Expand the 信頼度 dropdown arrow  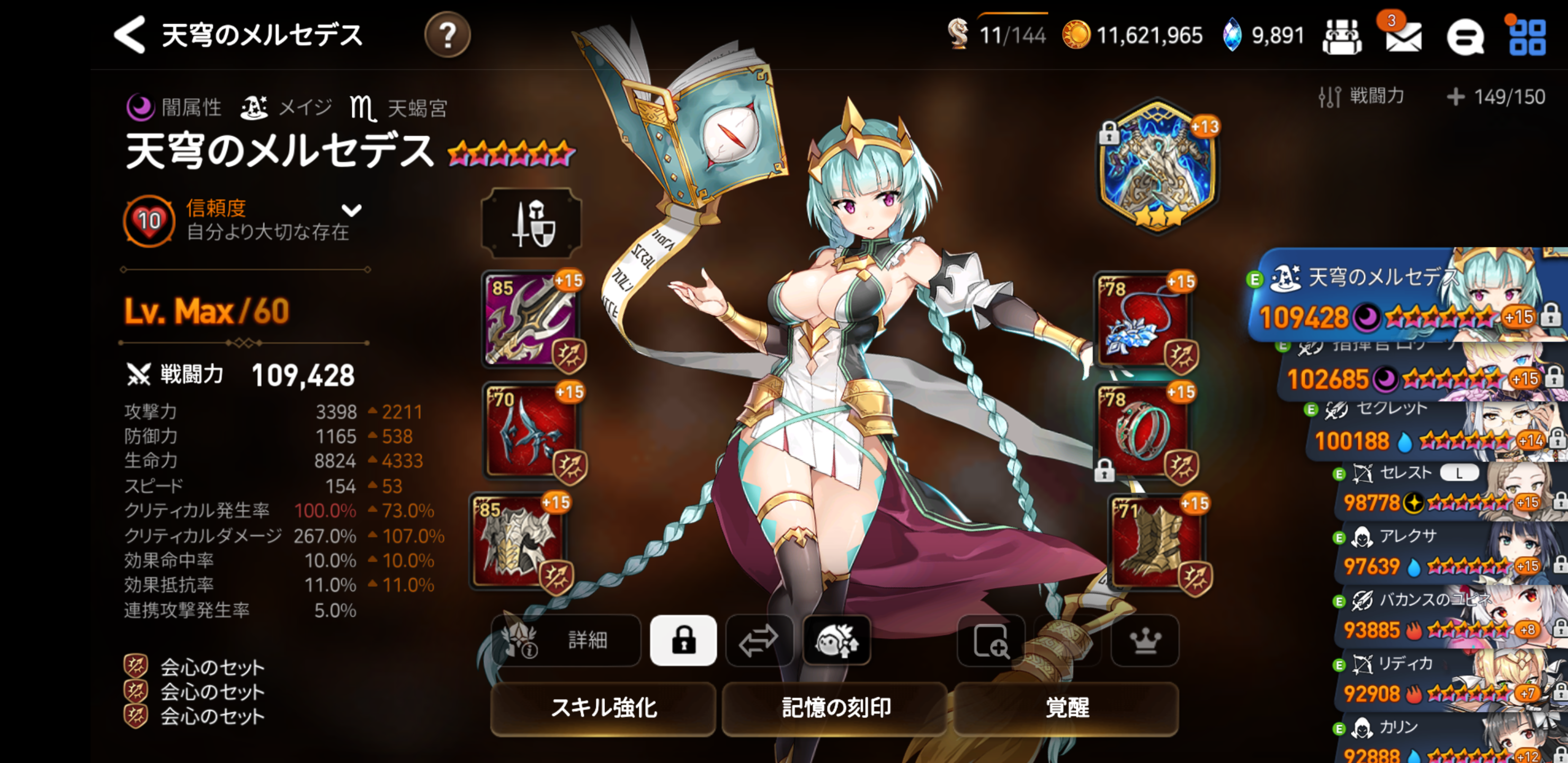tap(351, 211)
